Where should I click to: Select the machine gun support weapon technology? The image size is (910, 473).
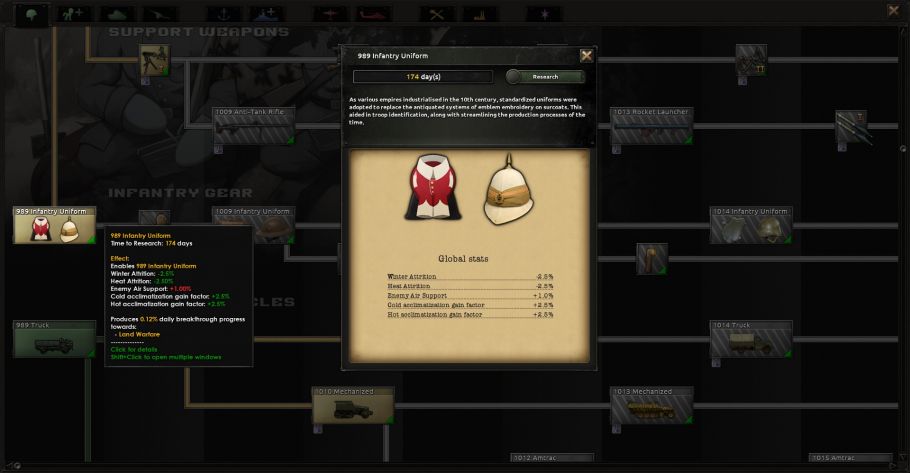click(x=154, y=60)
